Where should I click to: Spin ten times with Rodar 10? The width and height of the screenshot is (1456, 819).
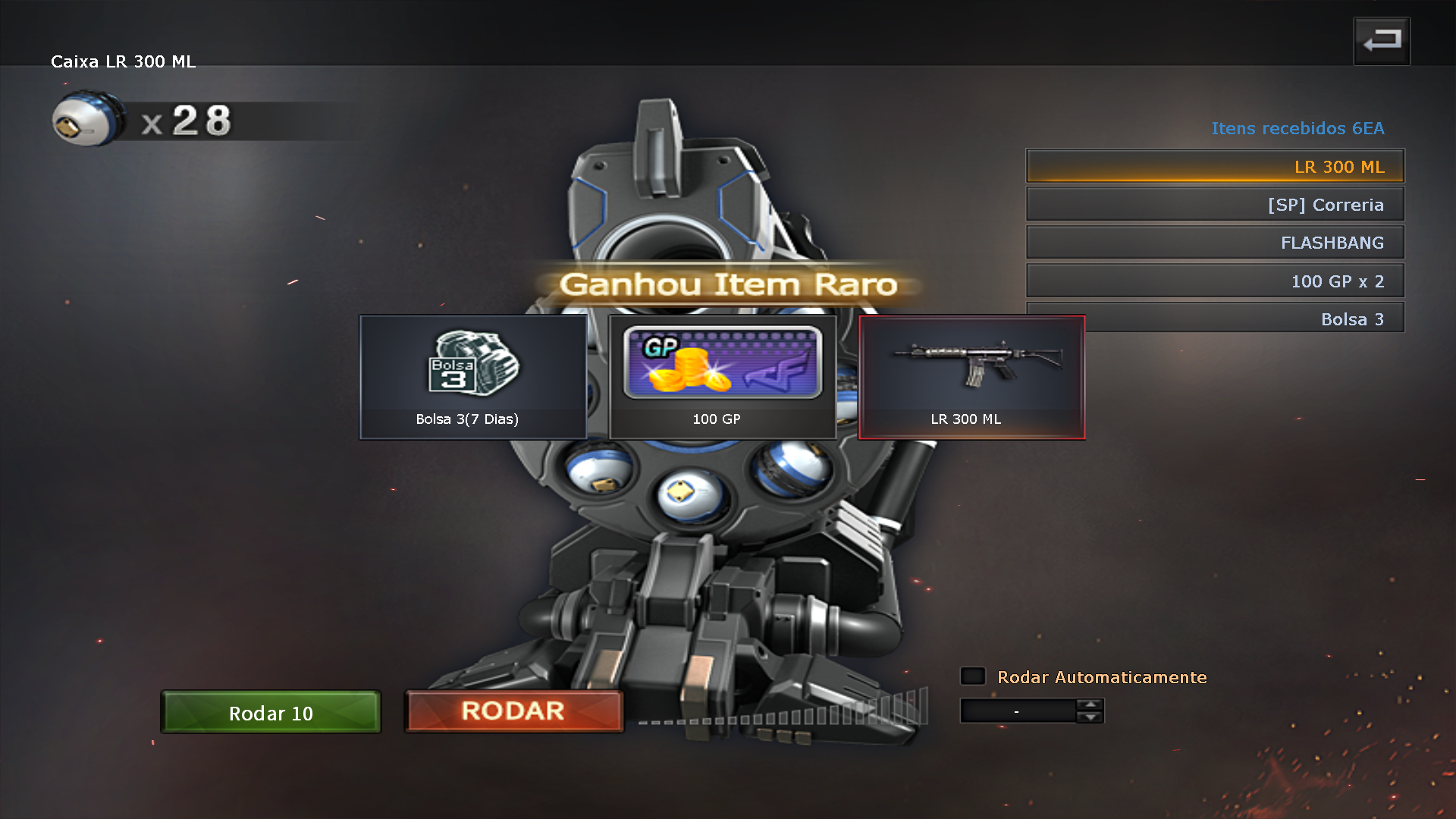pos(271,712)
